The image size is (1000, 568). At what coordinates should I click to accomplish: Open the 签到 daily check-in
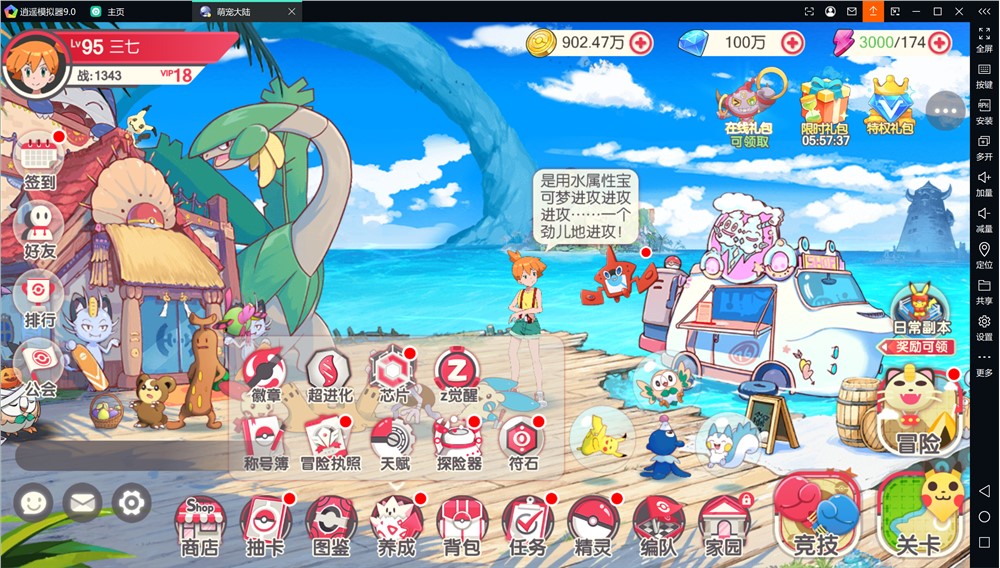coord(40,160)
